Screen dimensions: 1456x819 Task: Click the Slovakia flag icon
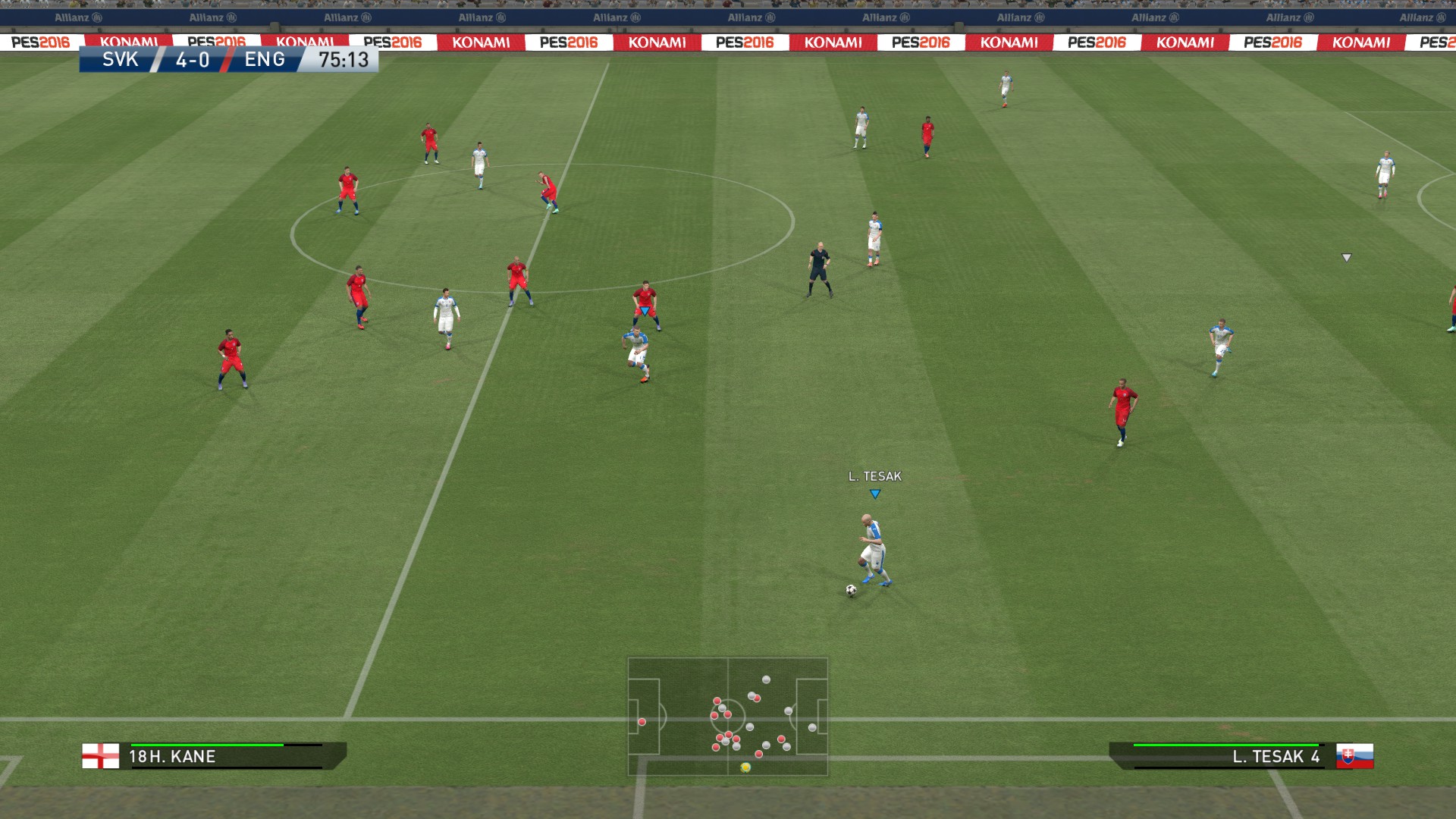click(x=1354, y=756)
